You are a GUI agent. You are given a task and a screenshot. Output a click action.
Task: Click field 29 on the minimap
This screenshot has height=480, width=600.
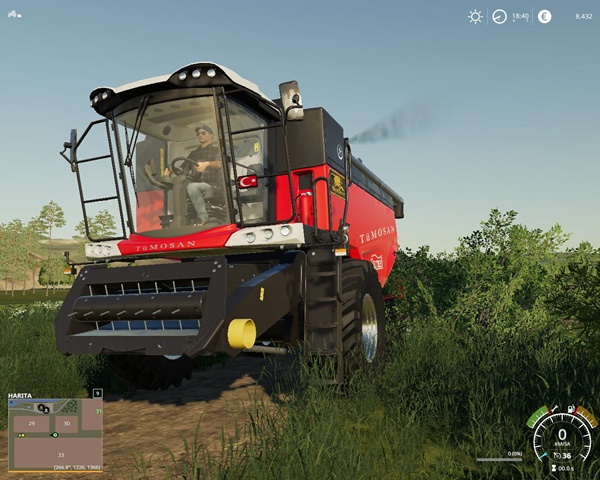(x=32, y=424)
